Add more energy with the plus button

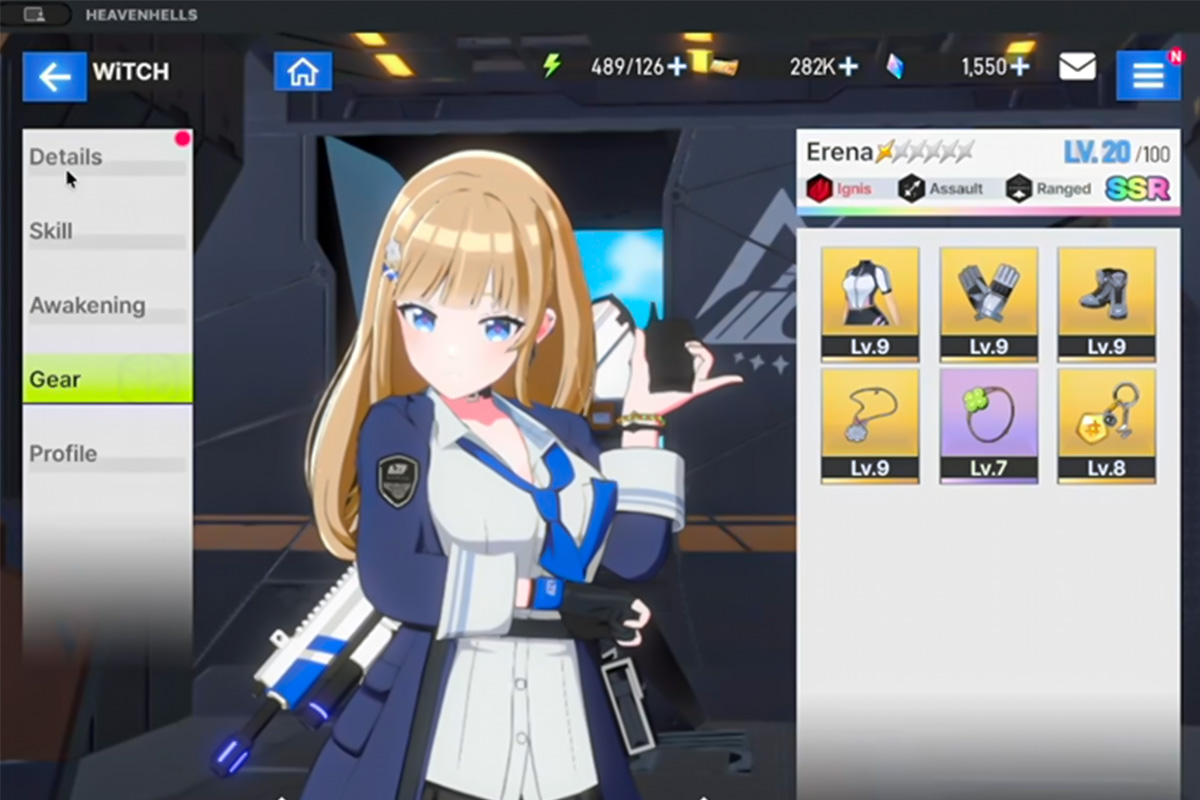(x=677, y=66)
